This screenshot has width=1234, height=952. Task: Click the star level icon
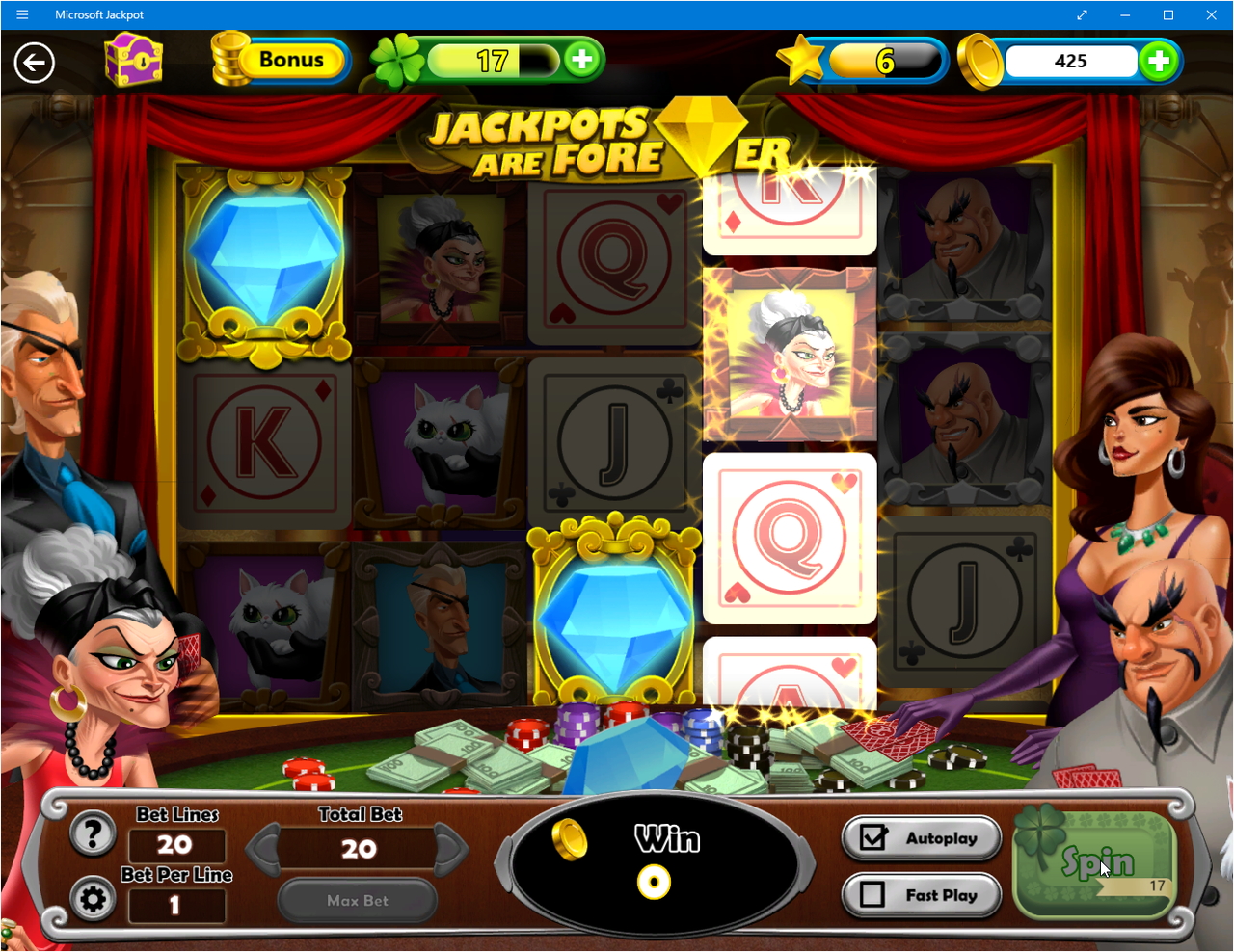pos(803,60)
